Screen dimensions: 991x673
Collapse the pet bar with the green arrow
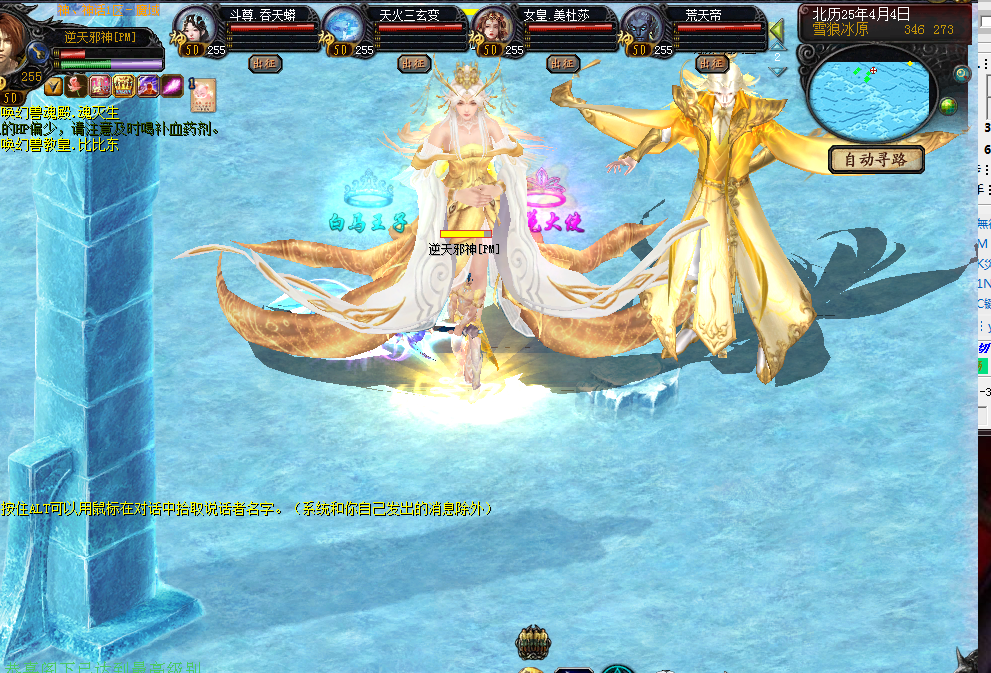tap(777, 33)
